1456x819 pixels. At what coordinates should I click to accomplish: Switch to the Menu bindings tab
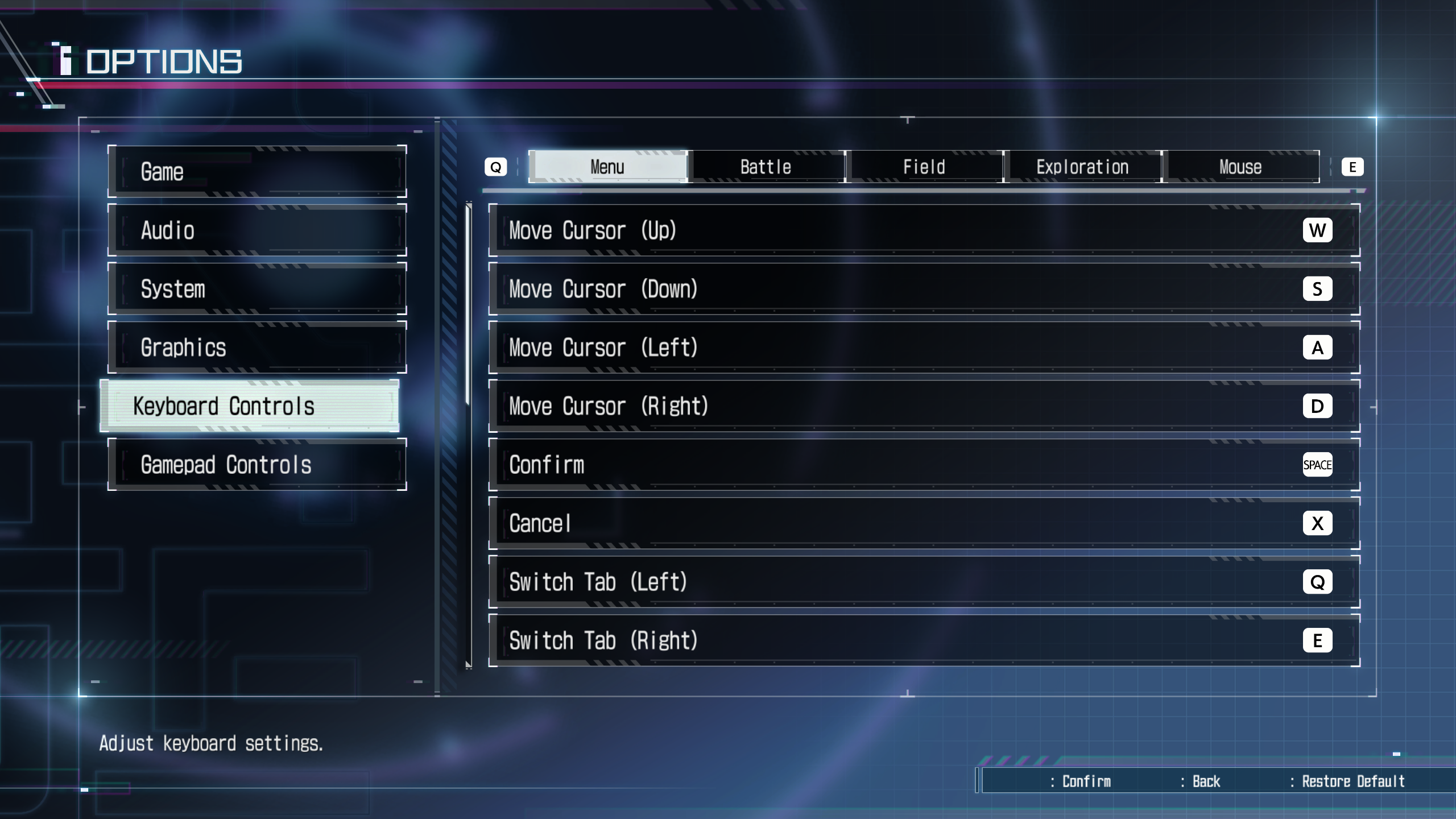(x=607, y=167)
